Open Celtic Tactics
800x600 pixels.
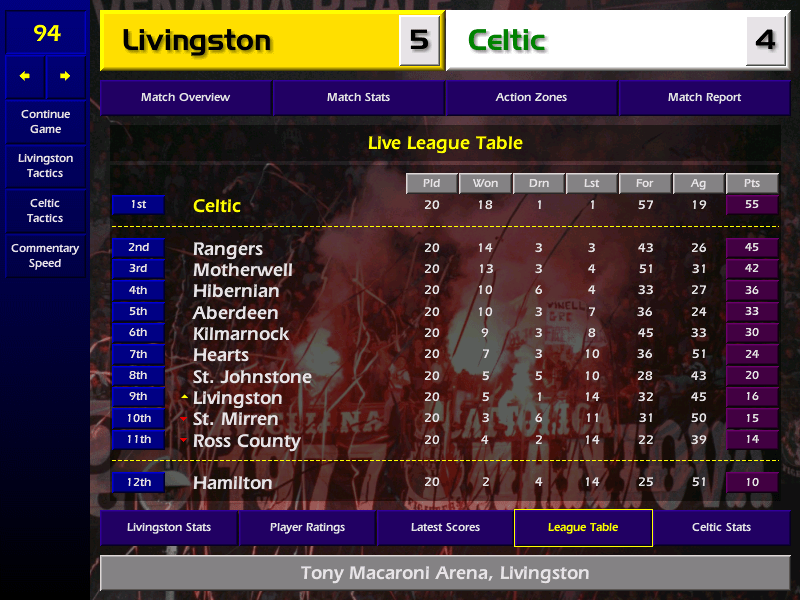(45, 210)
